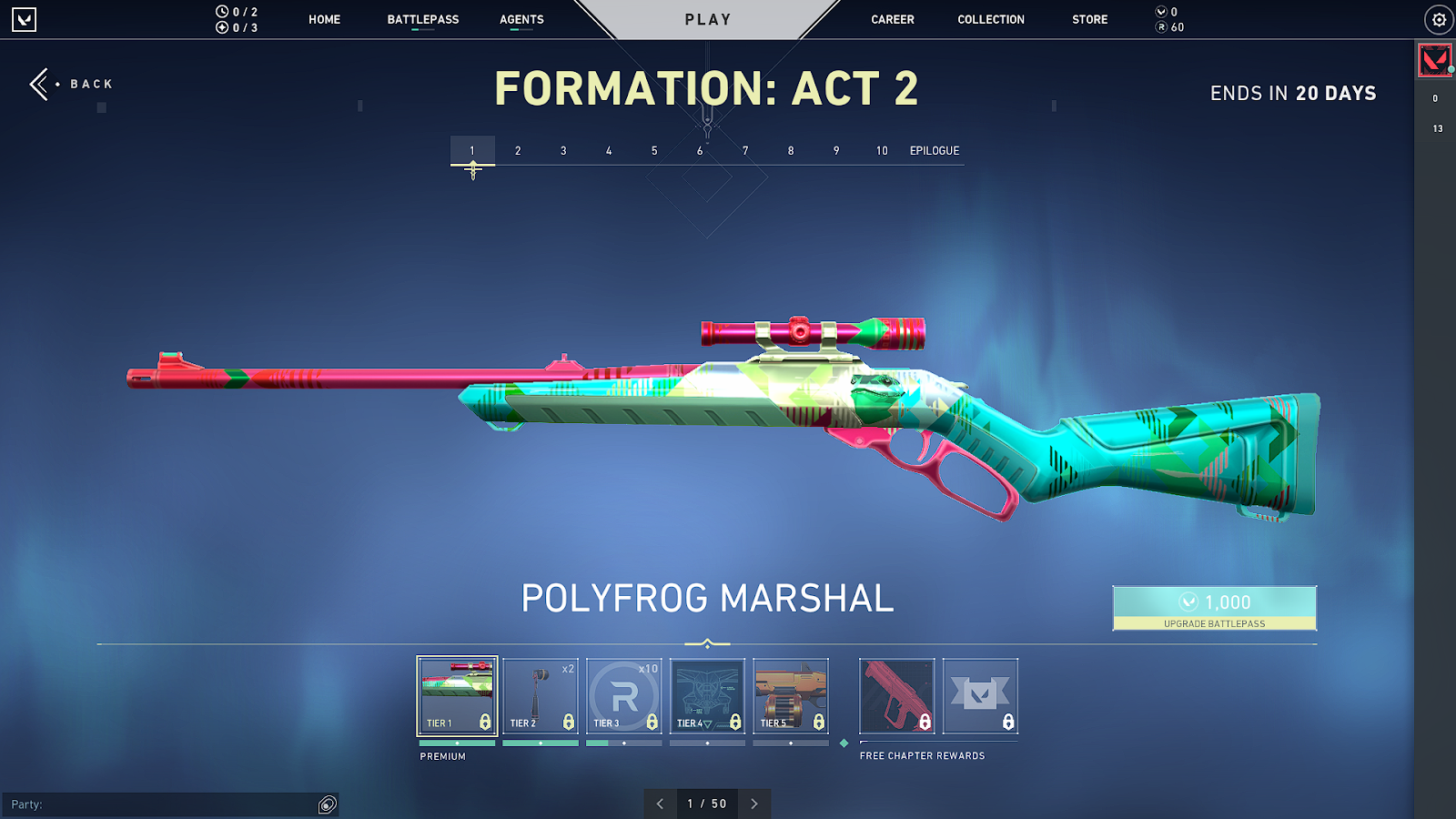Open the Career page
Viewport: 1456px width, 819px height.
click(892, 19)
